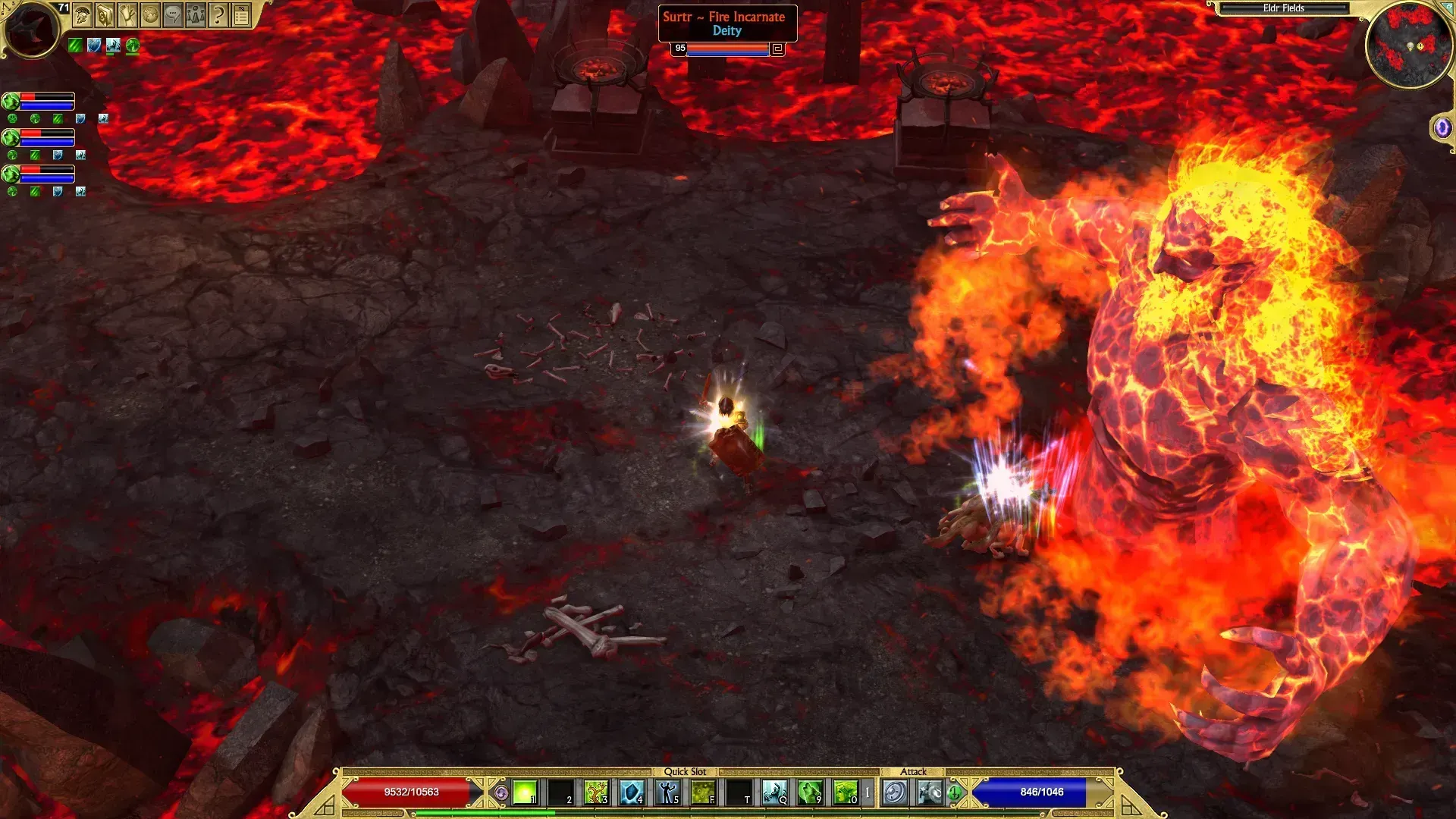Click the circular minimap
The image size is (1456, 819).
1409,45
